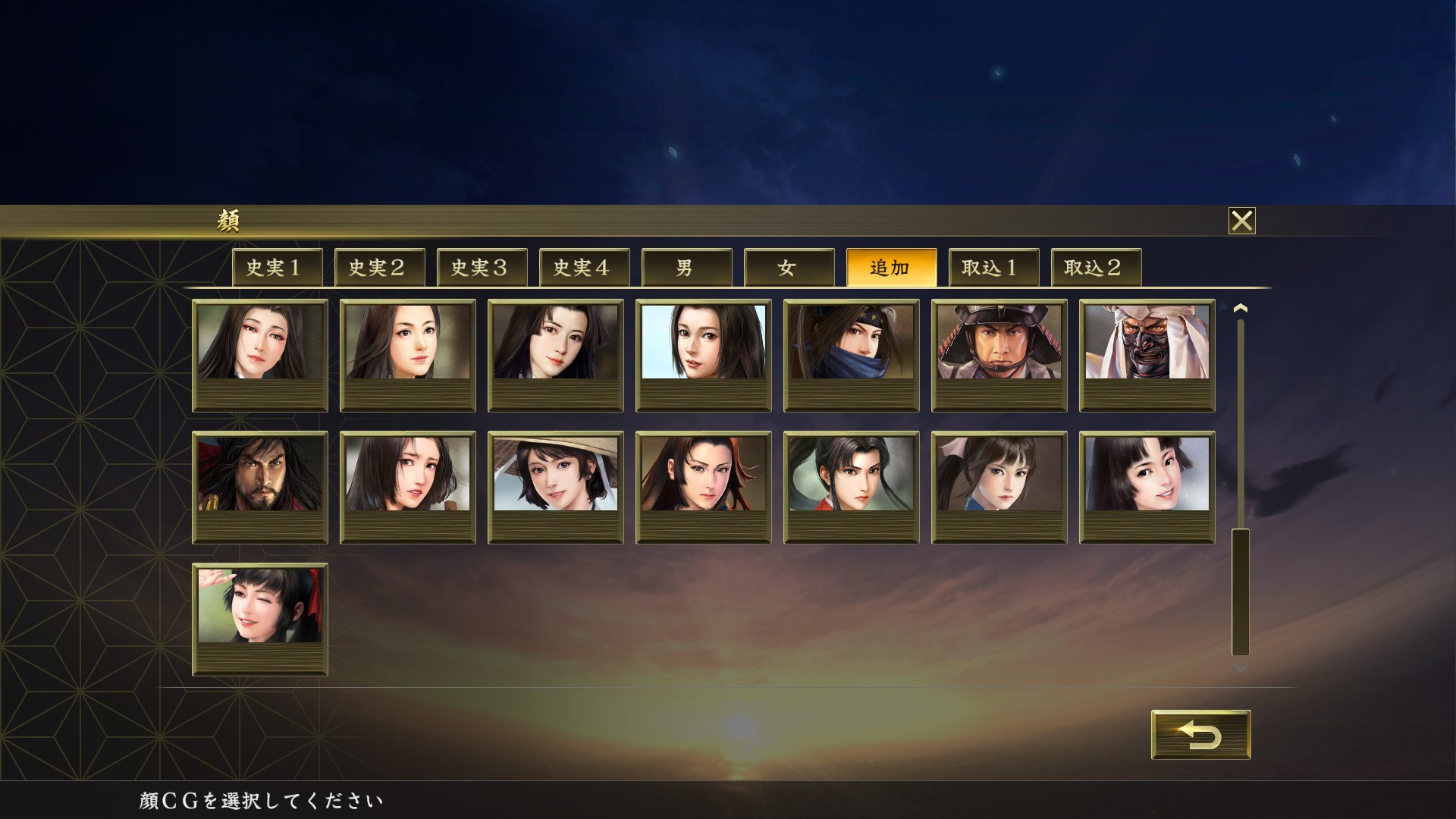Image resolution: width=1456 pixels, height=819 pixels.
Task: Open the 取込2 imported faces tab
Action: (x=1096, y=267)
